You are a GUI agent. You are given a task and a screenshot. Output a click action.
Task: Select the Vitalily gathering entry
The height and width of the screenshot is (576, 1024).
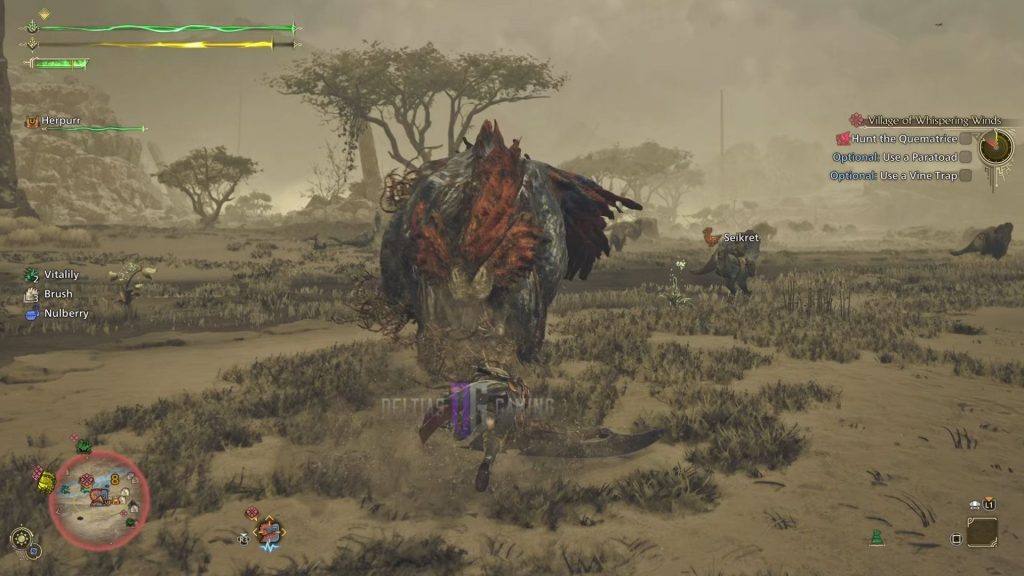click(x=60, y=274)
